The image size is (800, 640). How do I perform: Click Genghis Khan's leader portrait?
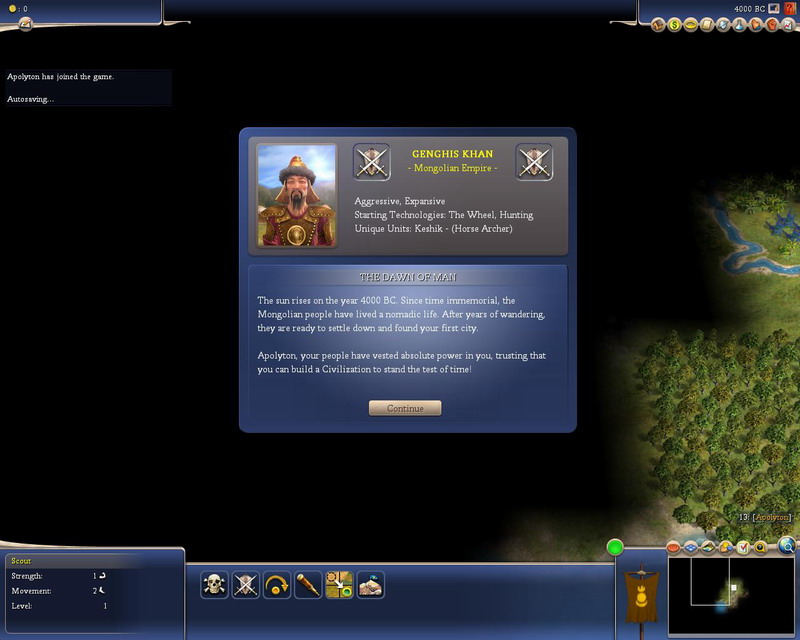[297, 195]
